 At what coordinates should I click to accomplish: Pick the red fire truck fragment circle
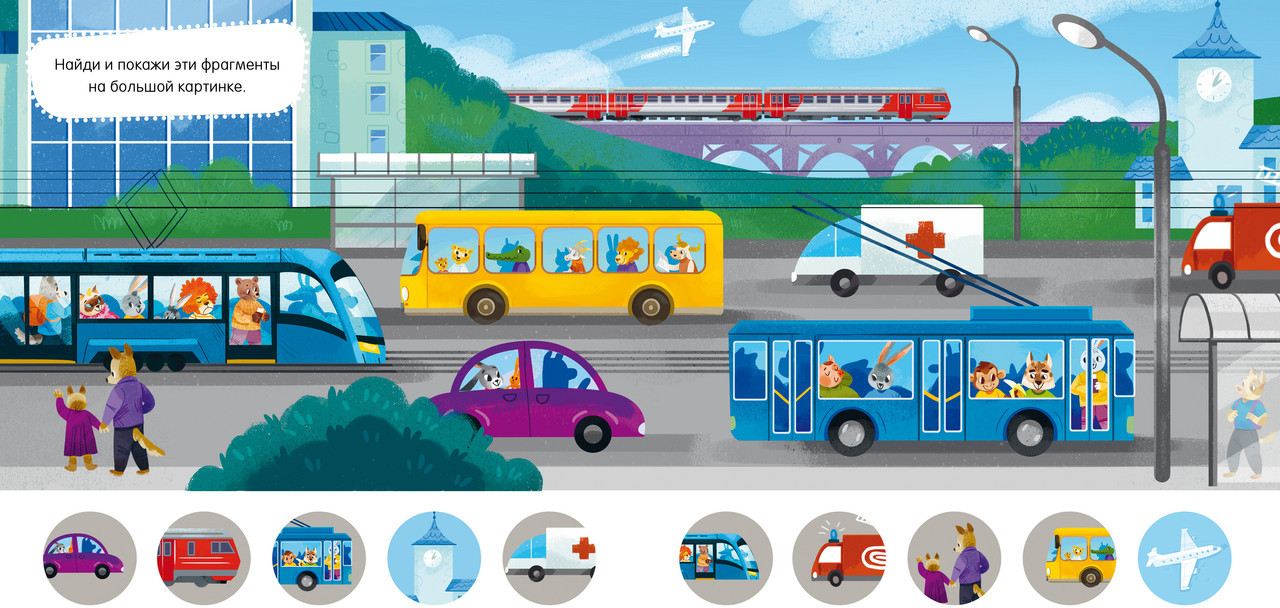840,558
